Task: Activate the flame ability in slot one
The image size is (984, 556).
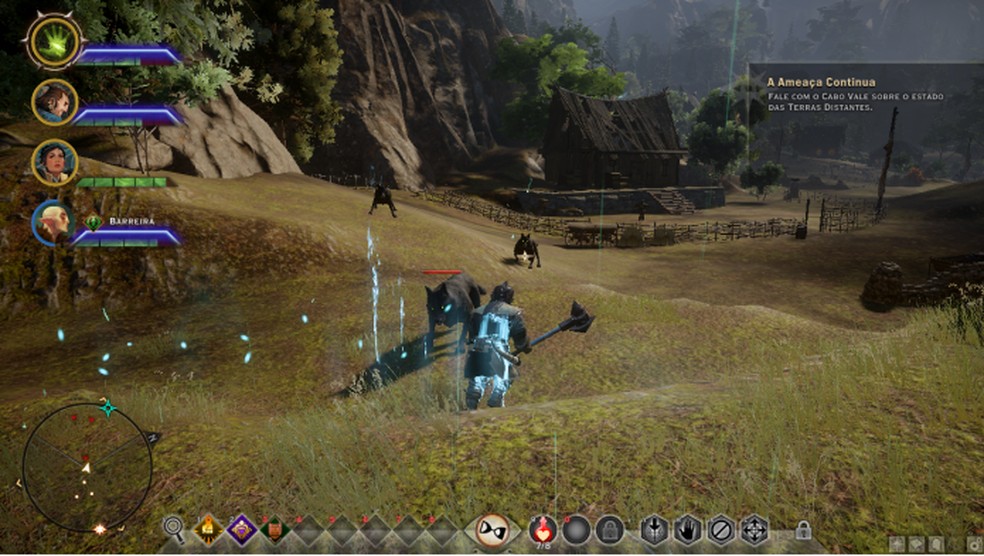Action: tap(209, 528)
